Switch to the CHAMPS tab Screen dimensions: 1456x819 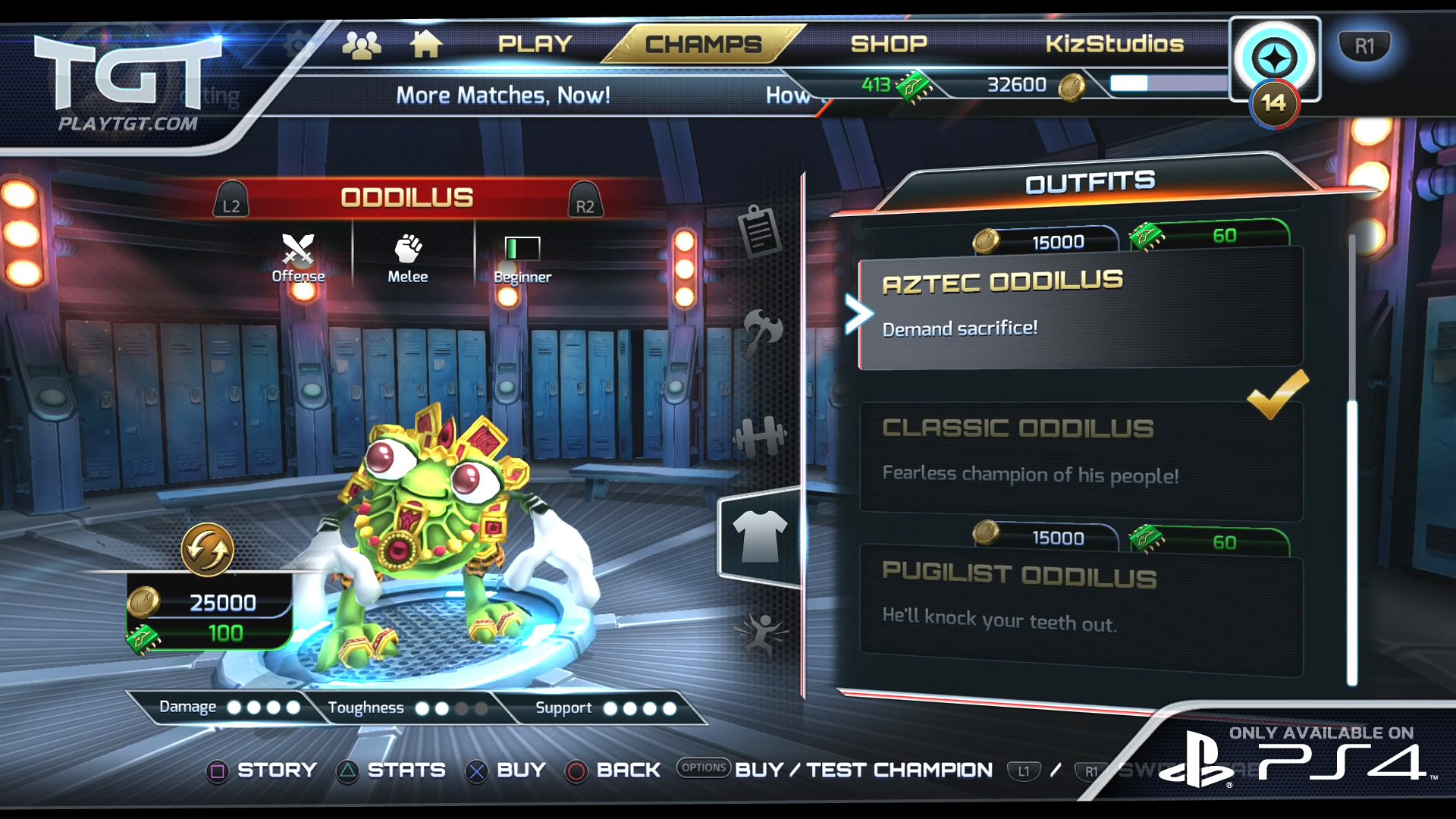(703, 44)
